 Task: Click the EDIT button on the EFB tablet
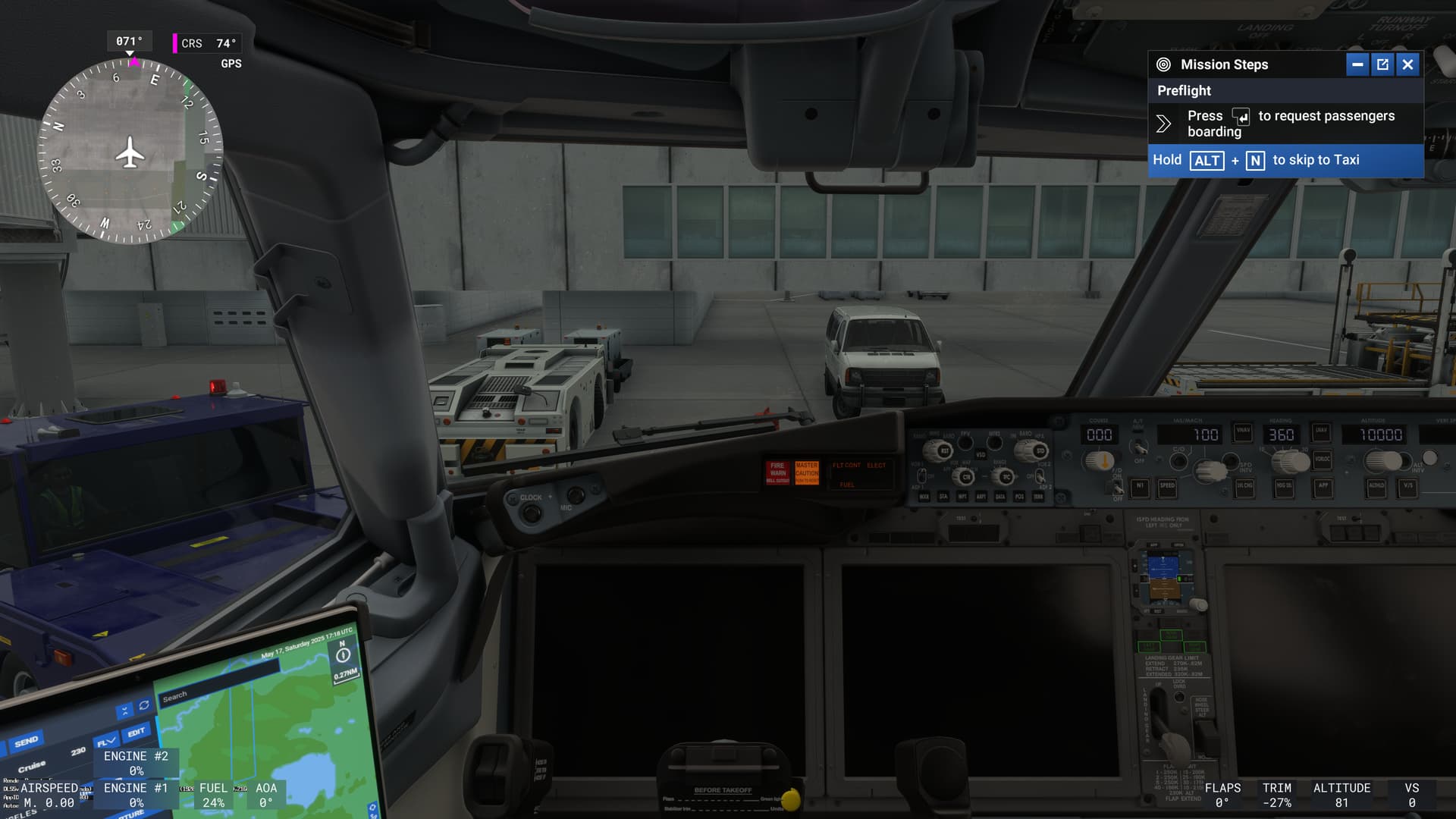click(x=136, y=733)
